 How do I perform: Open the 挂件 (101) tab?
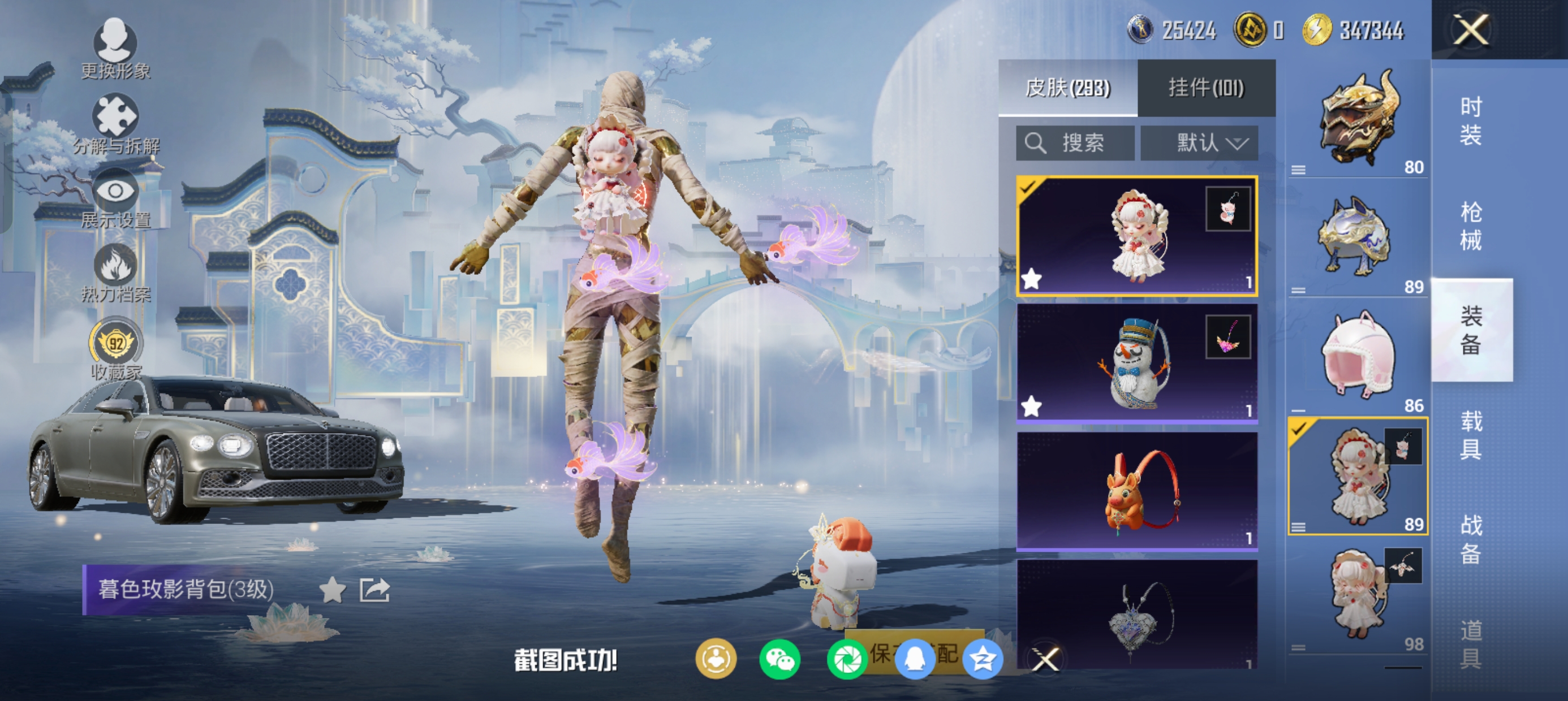(1206, 88)
